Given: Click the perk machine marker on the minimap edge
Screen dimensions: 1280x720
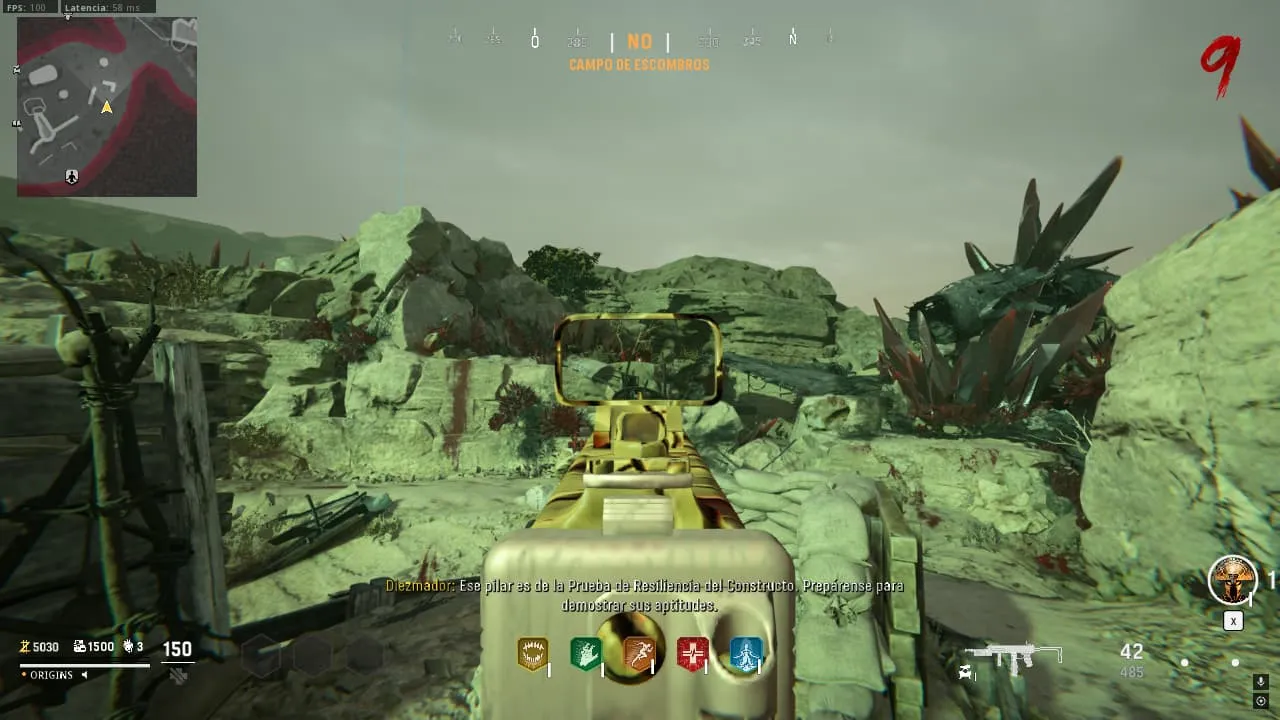Looking at the screenshot, I should [x=72, y=177].
